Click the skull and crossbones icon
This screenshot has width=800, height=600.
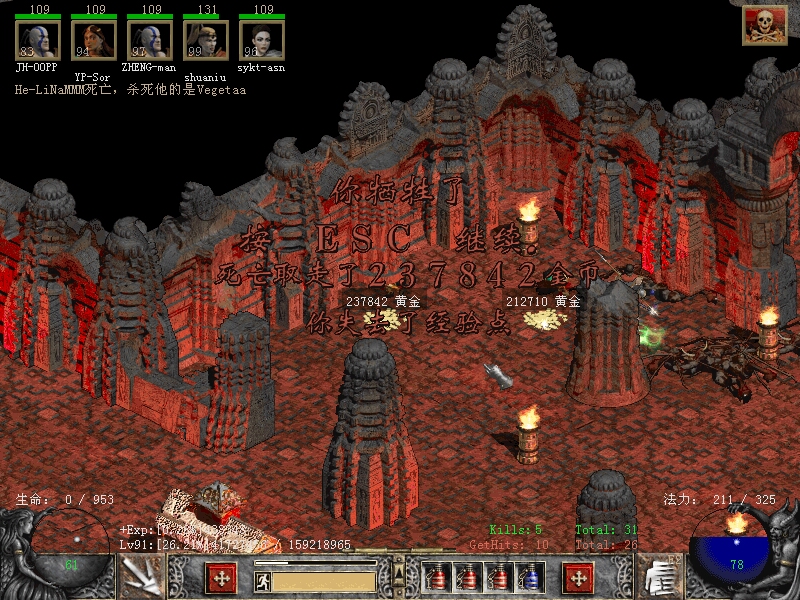764,25
